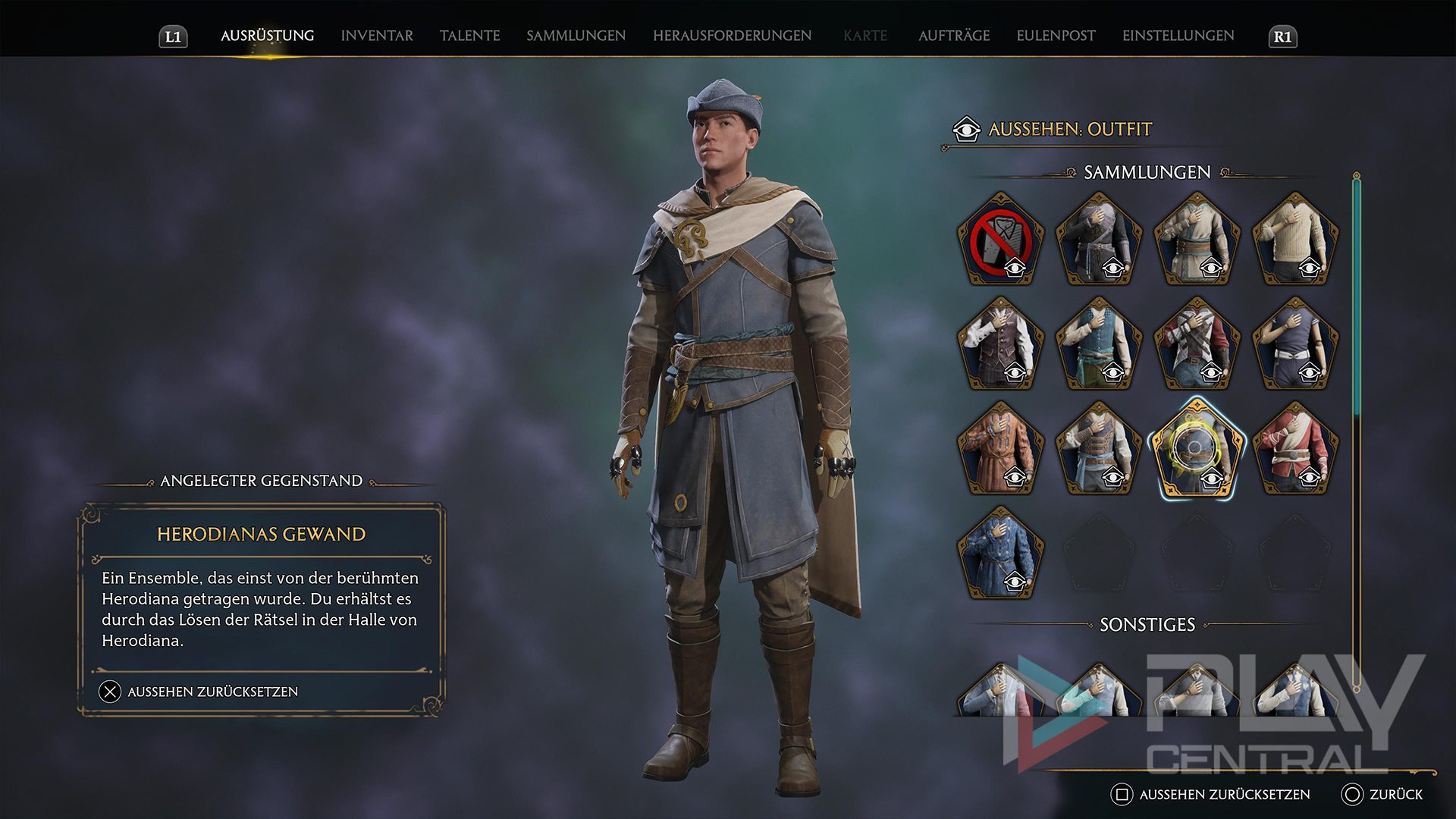Click the outfit list scrollbar
Viewport: 1456px width, 819px height.
1357,303
